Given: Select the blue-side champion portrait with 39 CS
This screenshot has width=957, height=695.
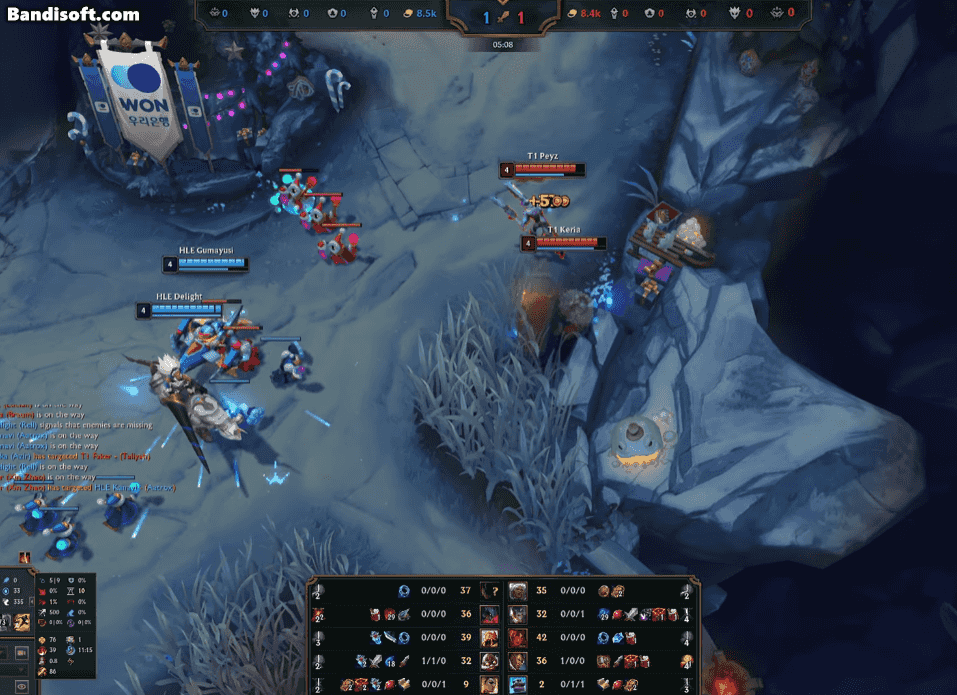Looking at the screenshot, I should pos(490,637).
